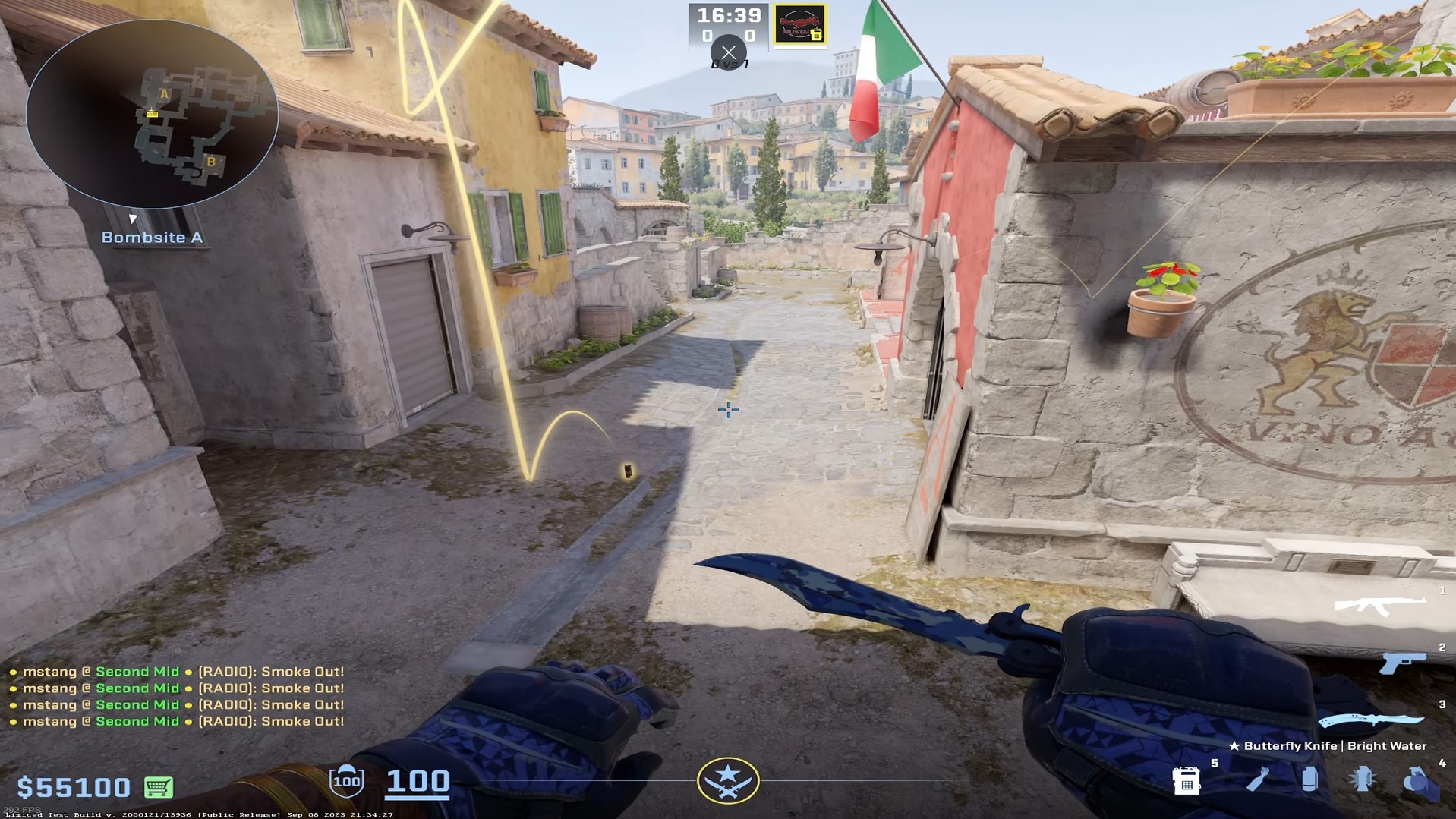Click the armor shield icon near health
The height and width of the screenshot is (819, 1456).
click(x=347, y=780)
